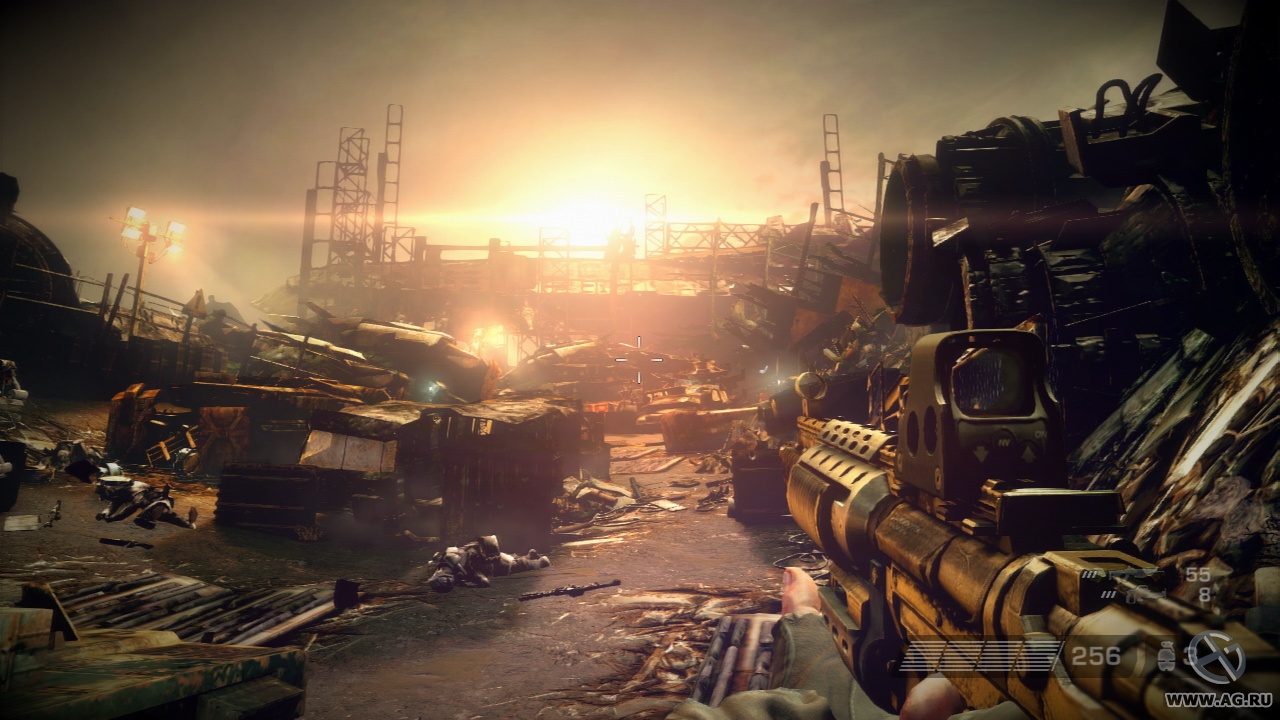The width and height of the screenshot is (1280, 720).
Task: Click the magazine bars beside the pistol icon
Action: pos(1108,594)
